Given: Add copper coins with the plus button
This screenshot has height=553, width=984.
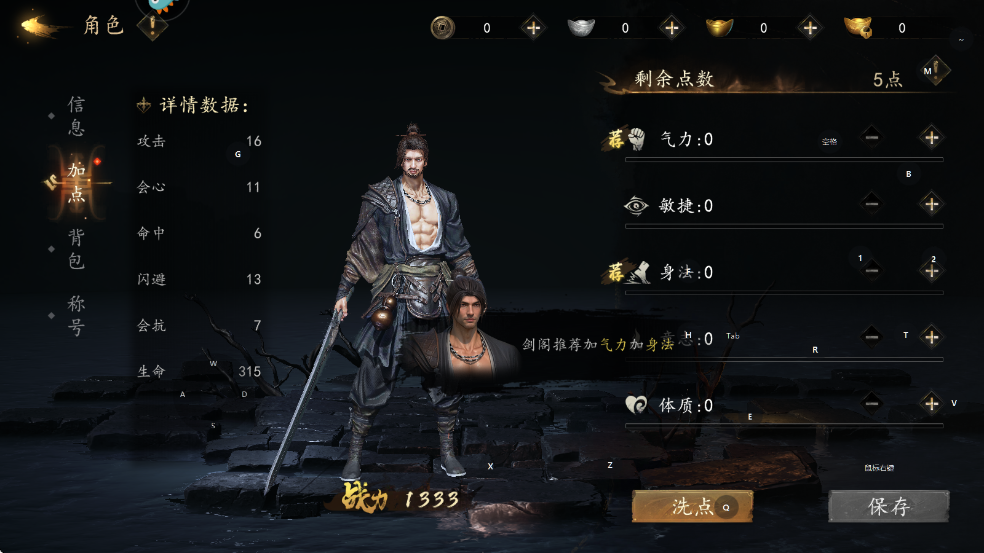Looking at the screenshot, I should tap(533, 28).
